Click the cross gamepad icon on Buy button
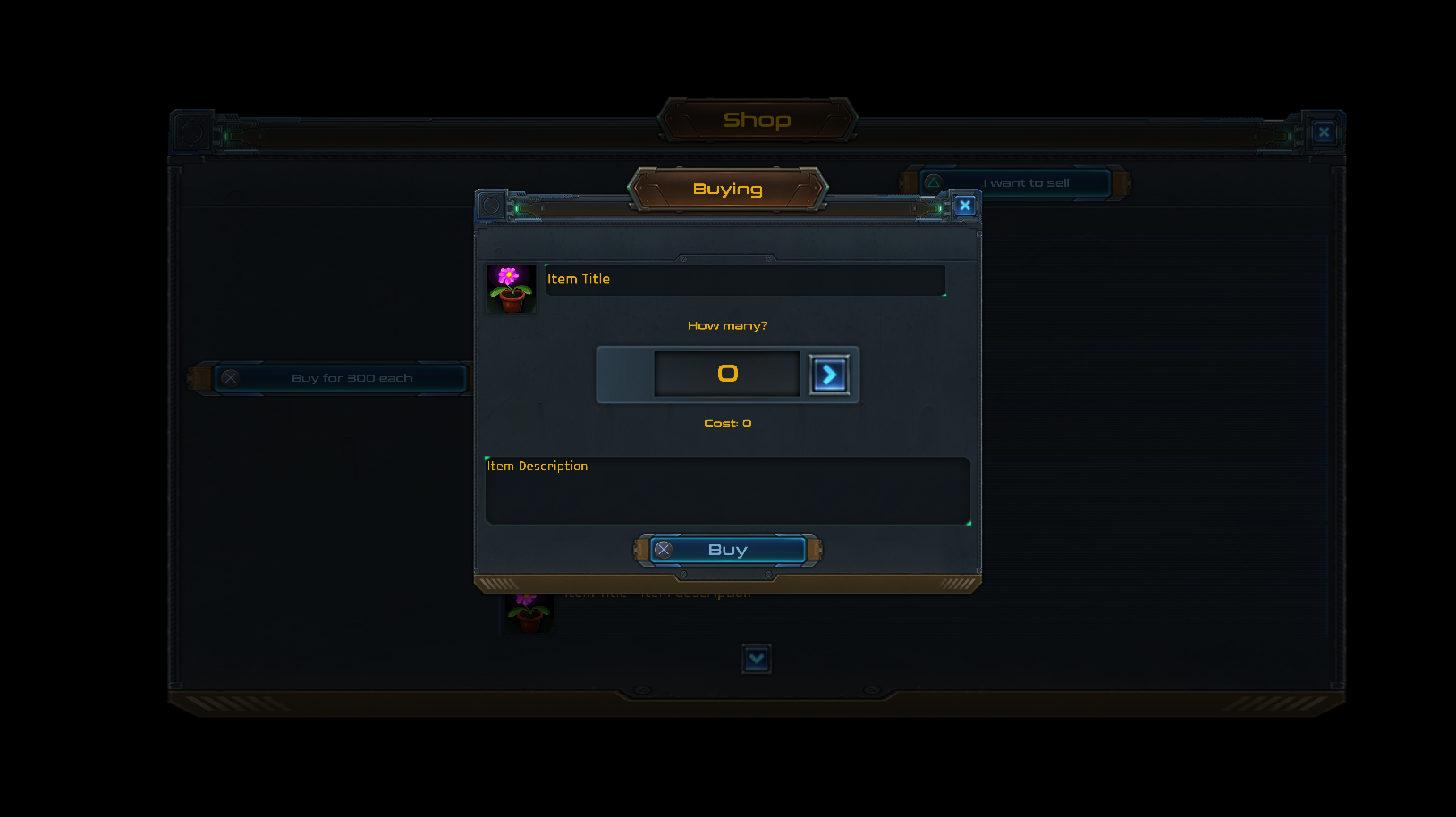 click(x=664, y=550)
